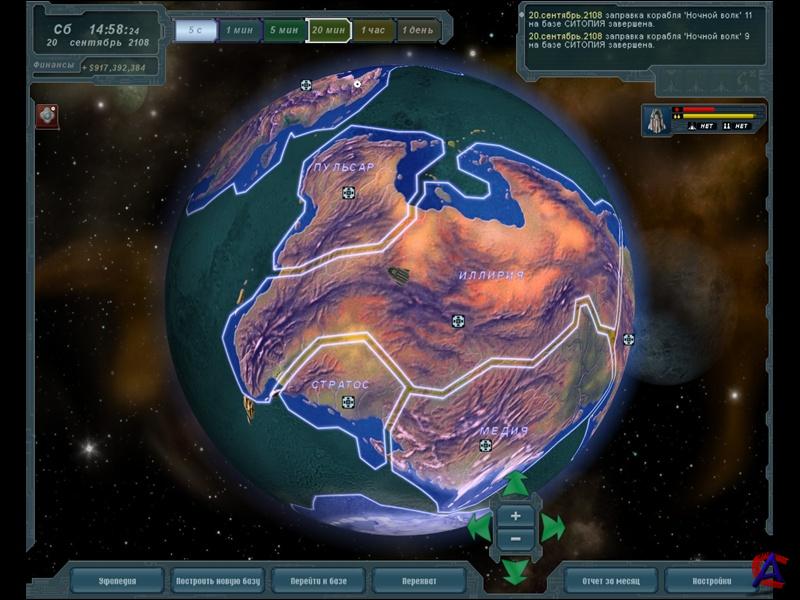Open the Уфопедия encyclopedia
The width and height of the screenshot is (800, 600).
117,580
